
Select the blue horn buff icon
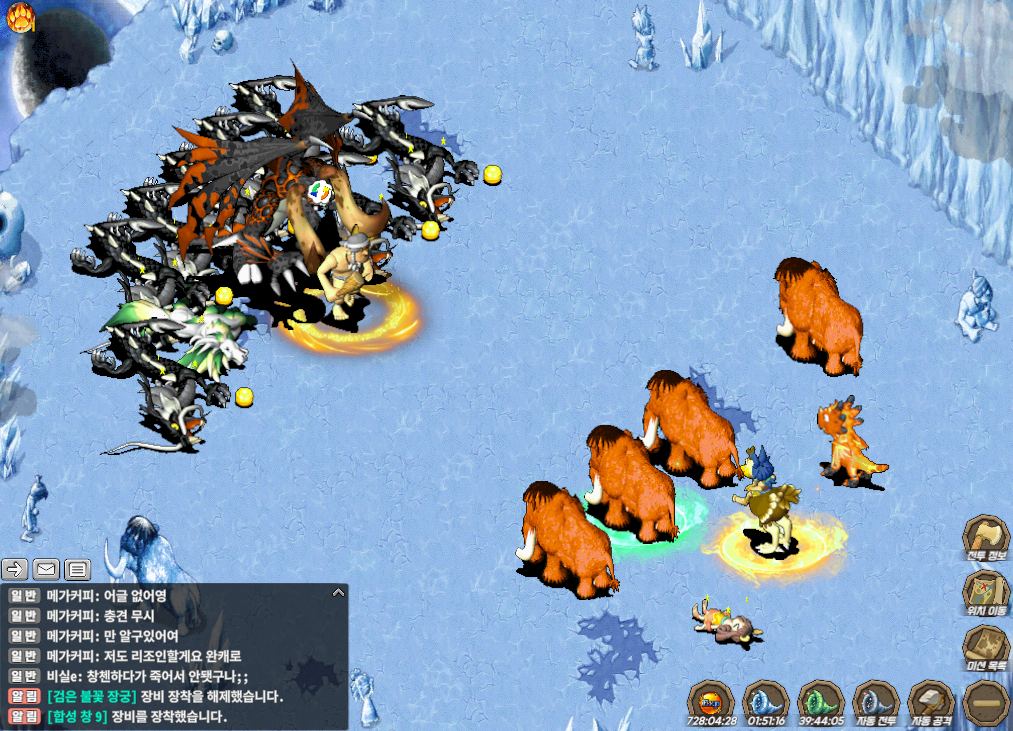(766, 700)
